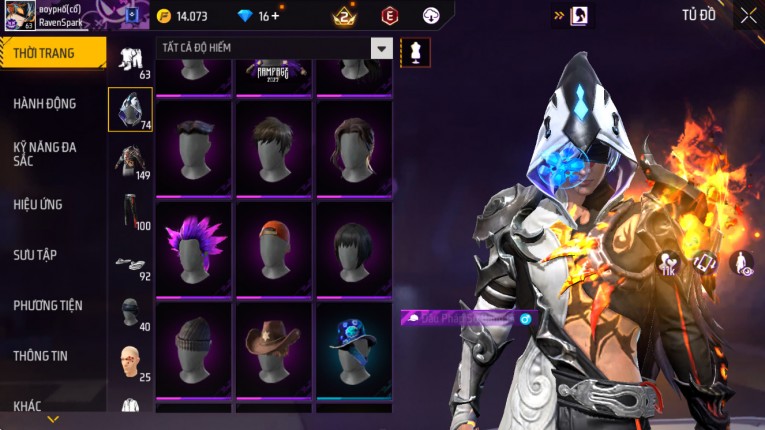
Task: Open the HÀNH ĐỘNG category
Action: (45, 103)
